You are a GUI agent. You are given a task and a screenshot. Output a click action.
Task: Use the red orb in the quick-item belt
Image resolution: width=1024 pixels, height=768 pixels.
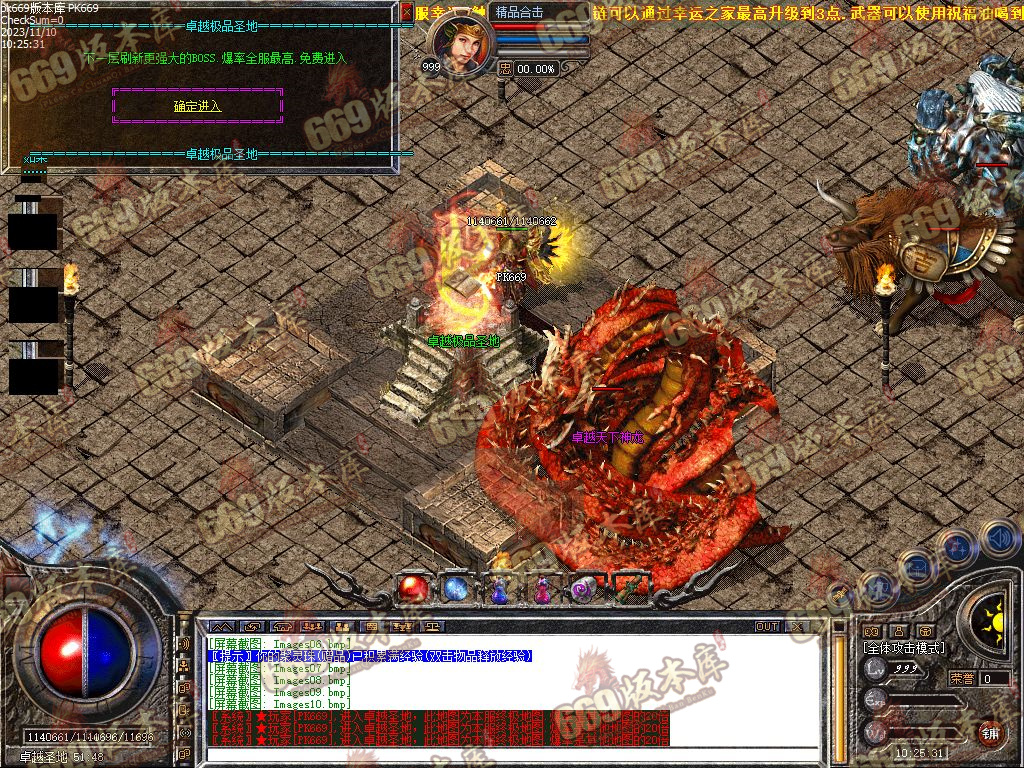click(411, 589)
